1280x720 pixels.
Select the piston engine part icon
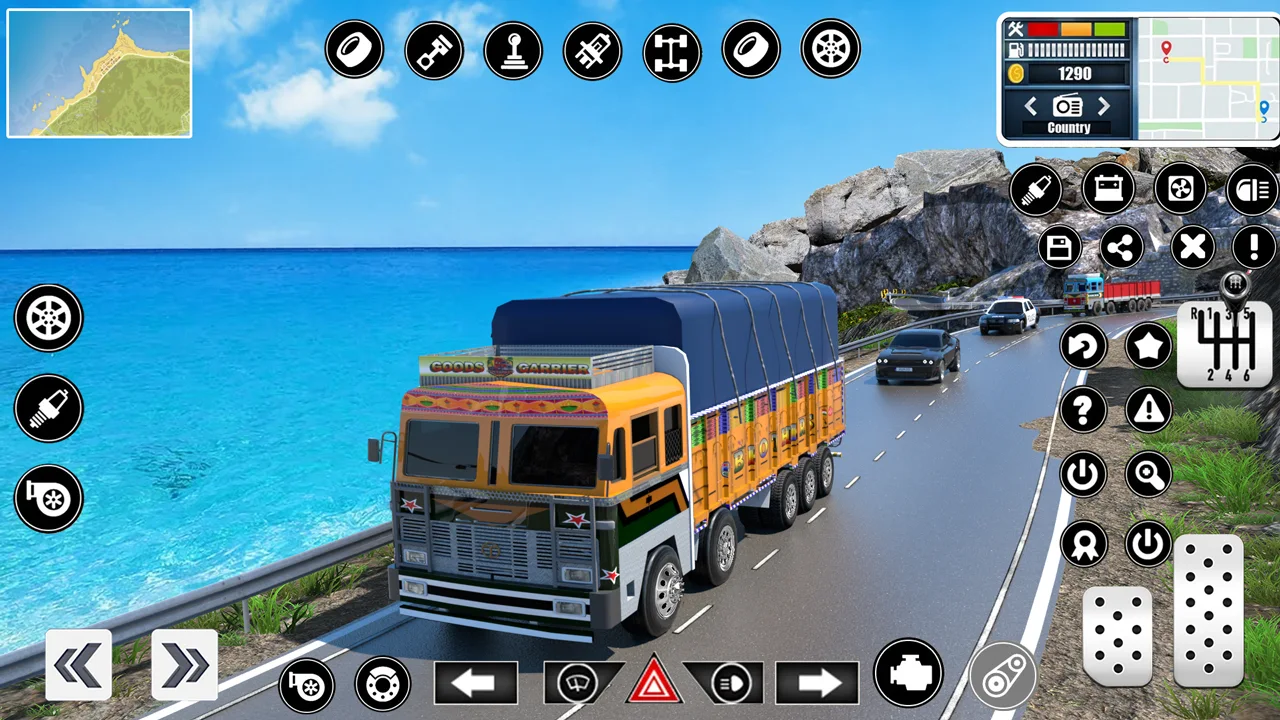pos(433,50)
